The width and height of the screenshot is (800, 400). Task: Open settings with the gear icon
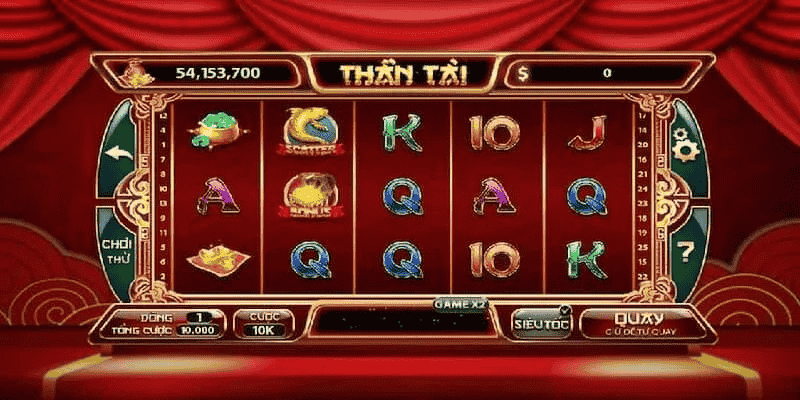pos(685,149)
